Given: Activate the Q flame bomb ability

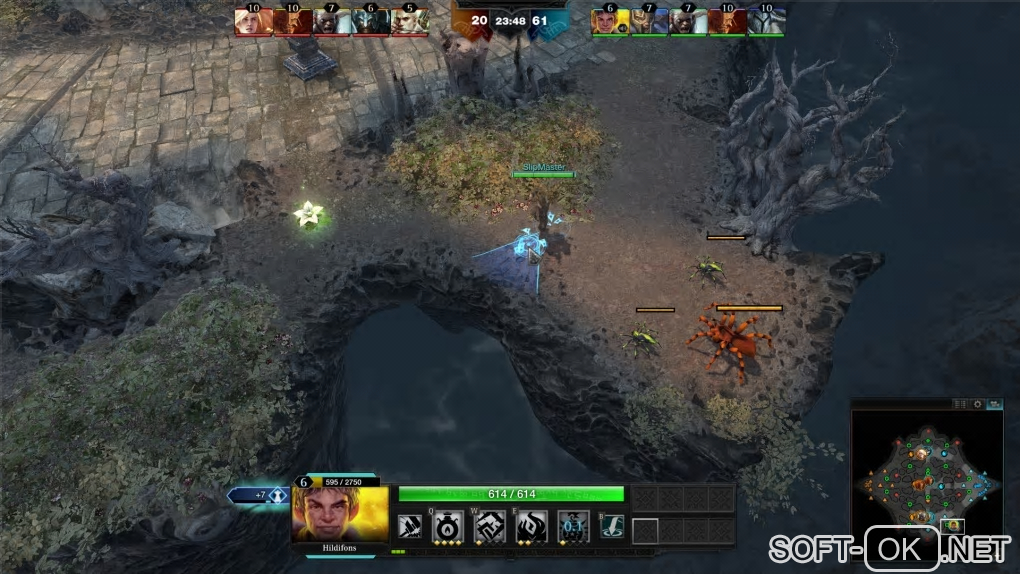Looking at the screenshot, I should pyautogui.click(x=446, y=526).
